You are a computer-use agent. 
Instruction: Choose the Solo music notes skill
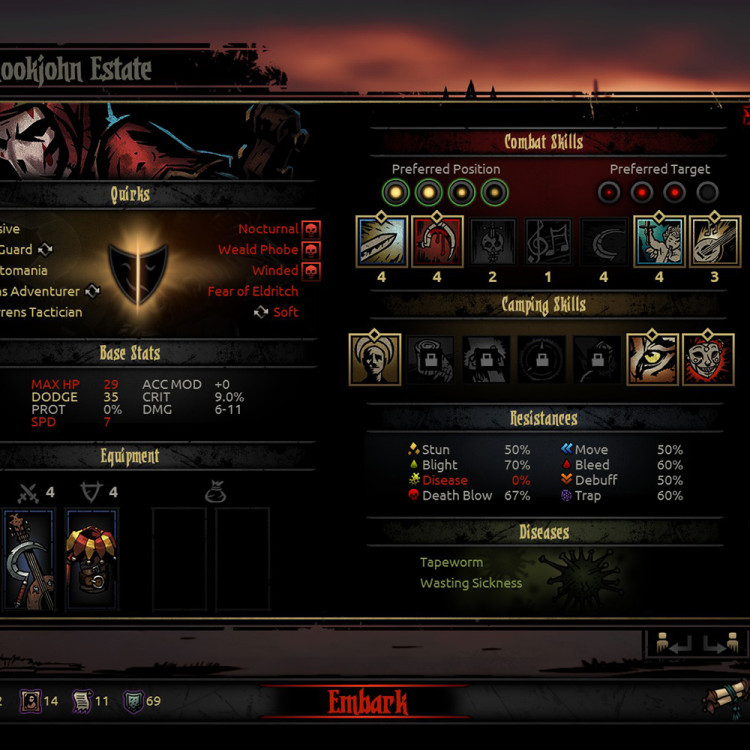[x=548, y=242]
